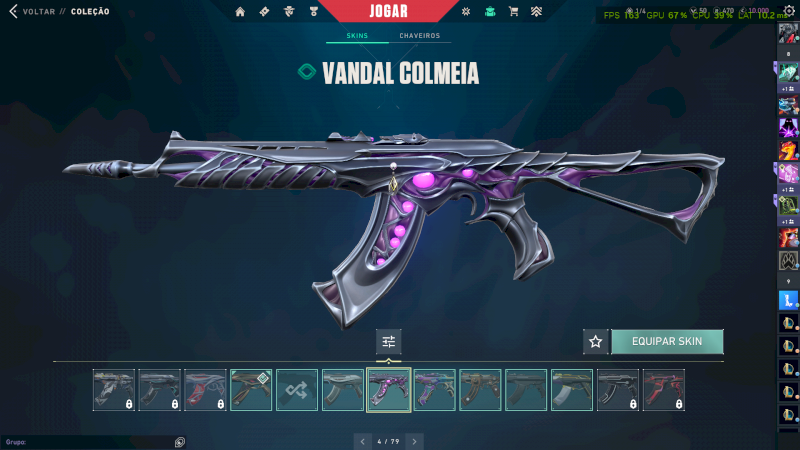This screenshot has height=450, width=800.
Task: Open the agents icon in the top bar
Action: tap(289, 12)
